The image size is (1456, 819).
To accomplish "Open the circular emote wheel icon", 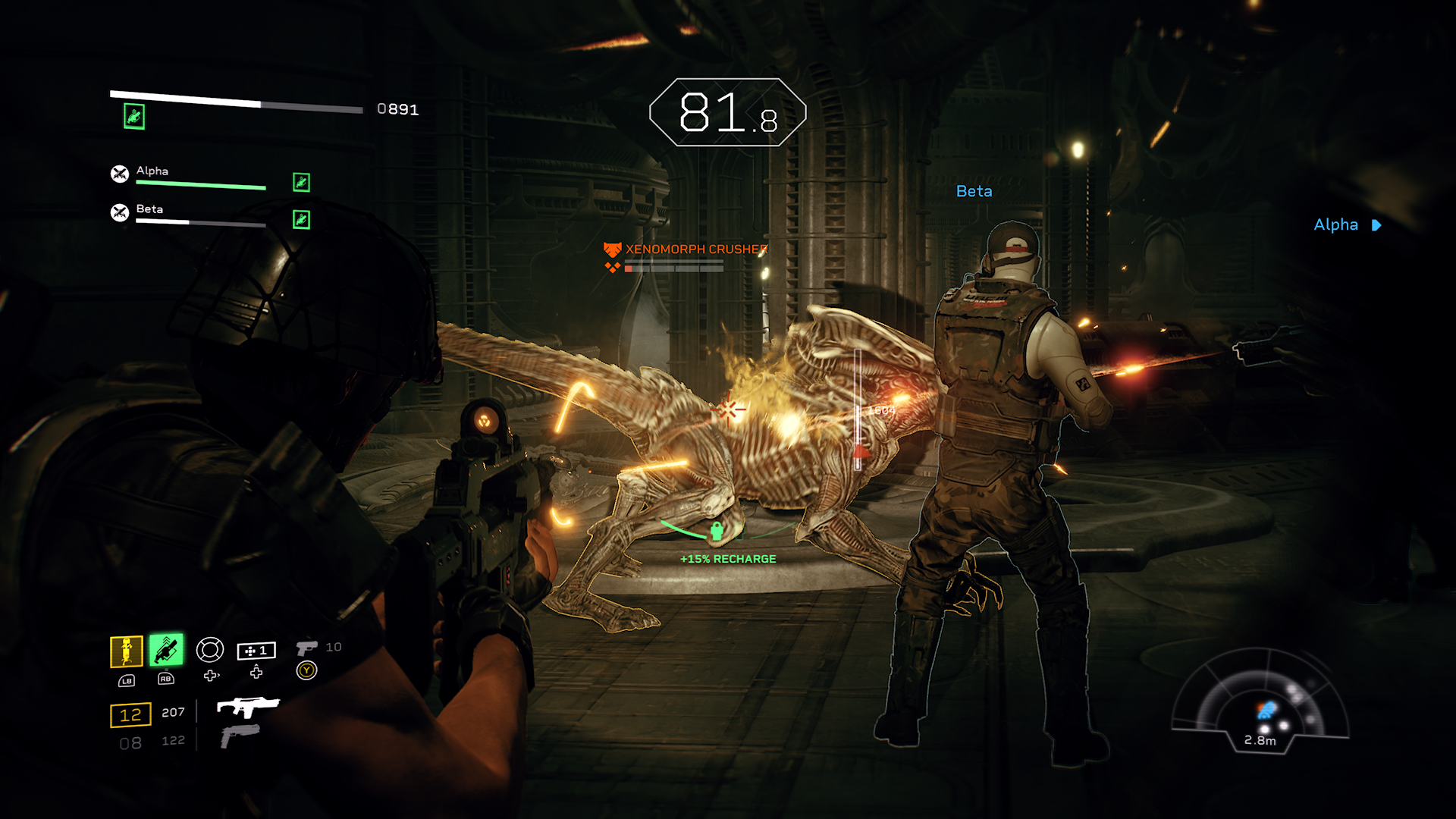I will (210, 650).
